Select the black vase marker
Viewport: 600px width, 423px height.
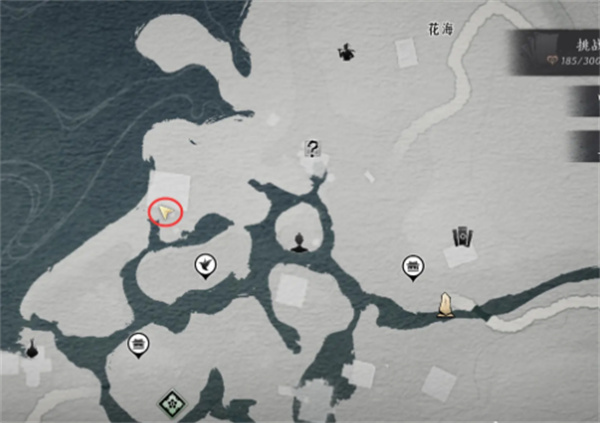click(x=33, y=348)
